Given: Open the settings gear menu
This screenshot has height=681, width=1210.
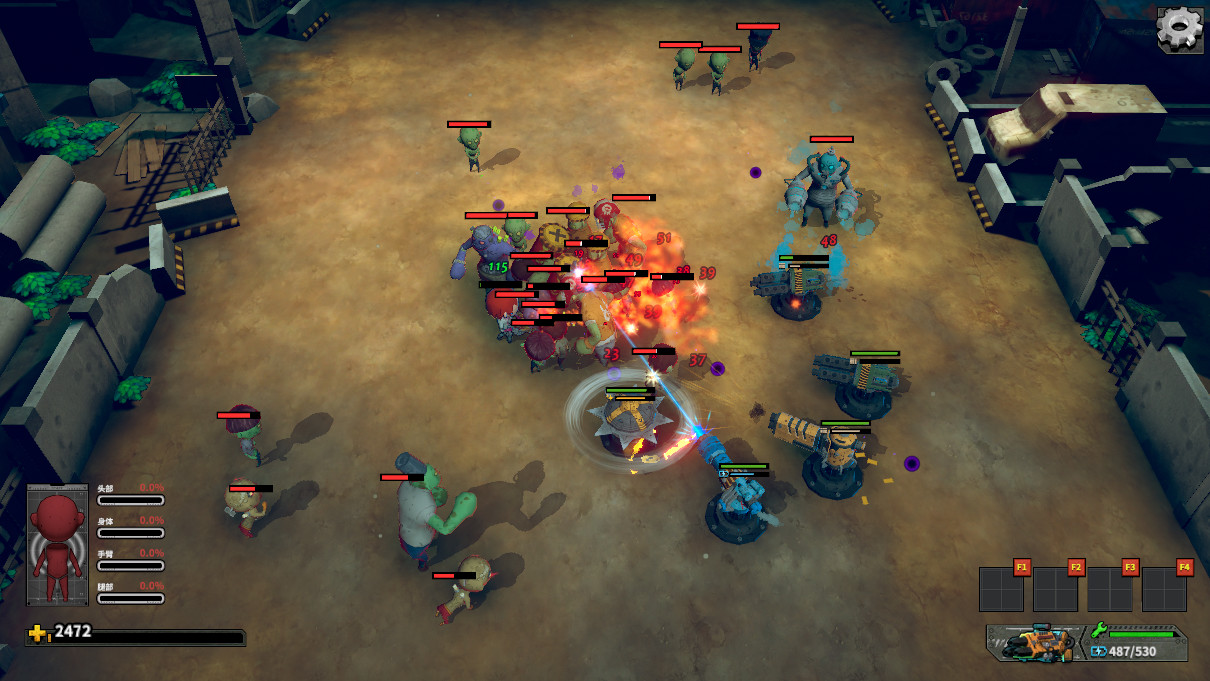Looking at the screenshot, I should [x=1180, y=29].
